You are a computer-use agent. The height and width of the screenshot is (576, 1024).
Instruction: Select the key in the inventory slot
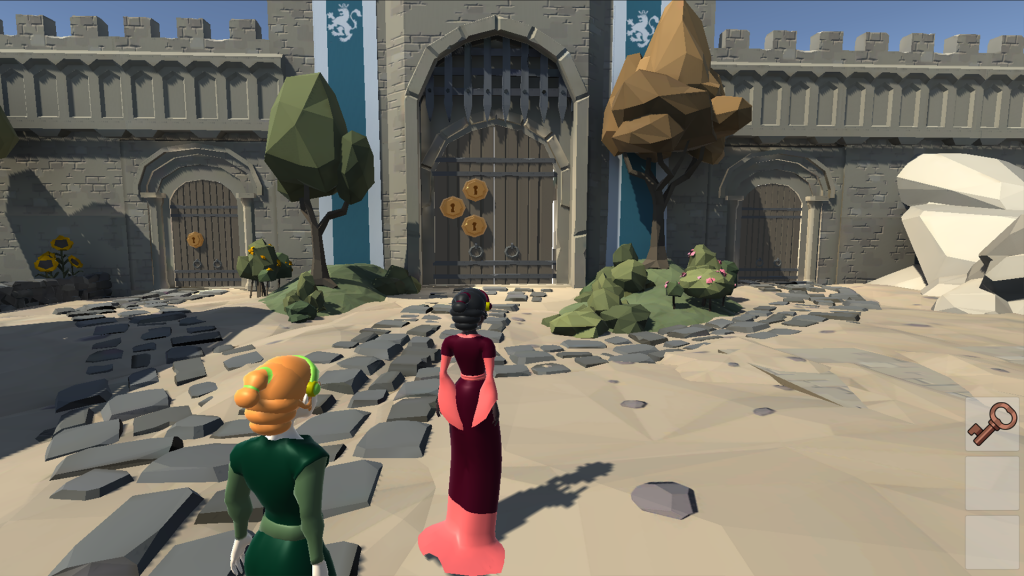click(x=992, y=425)
